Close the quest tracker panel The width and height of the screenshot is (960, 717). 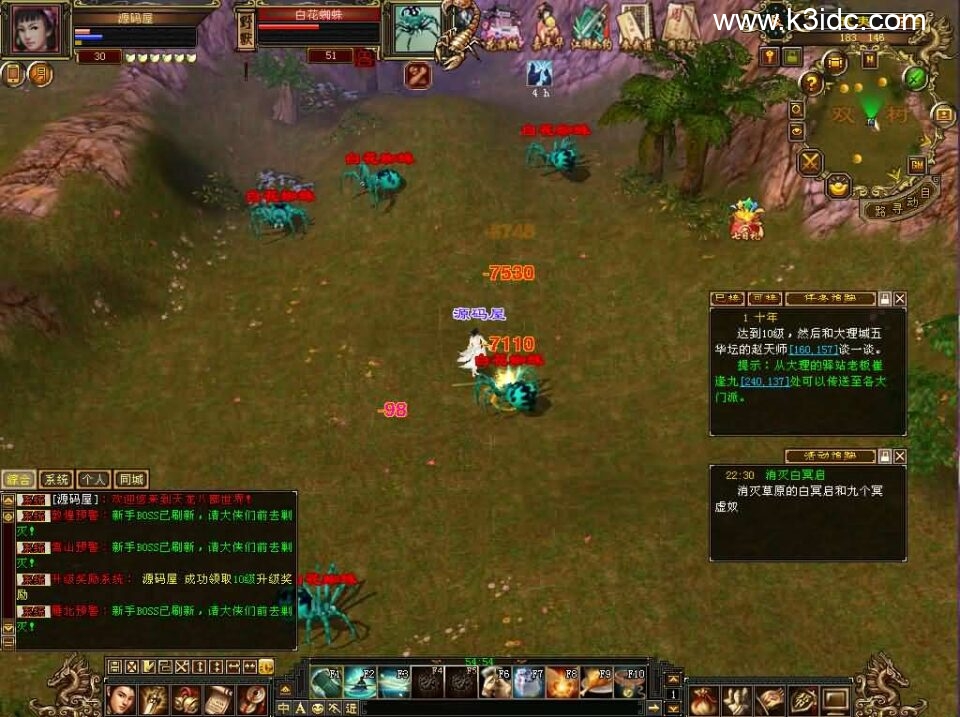click(900, 299)
